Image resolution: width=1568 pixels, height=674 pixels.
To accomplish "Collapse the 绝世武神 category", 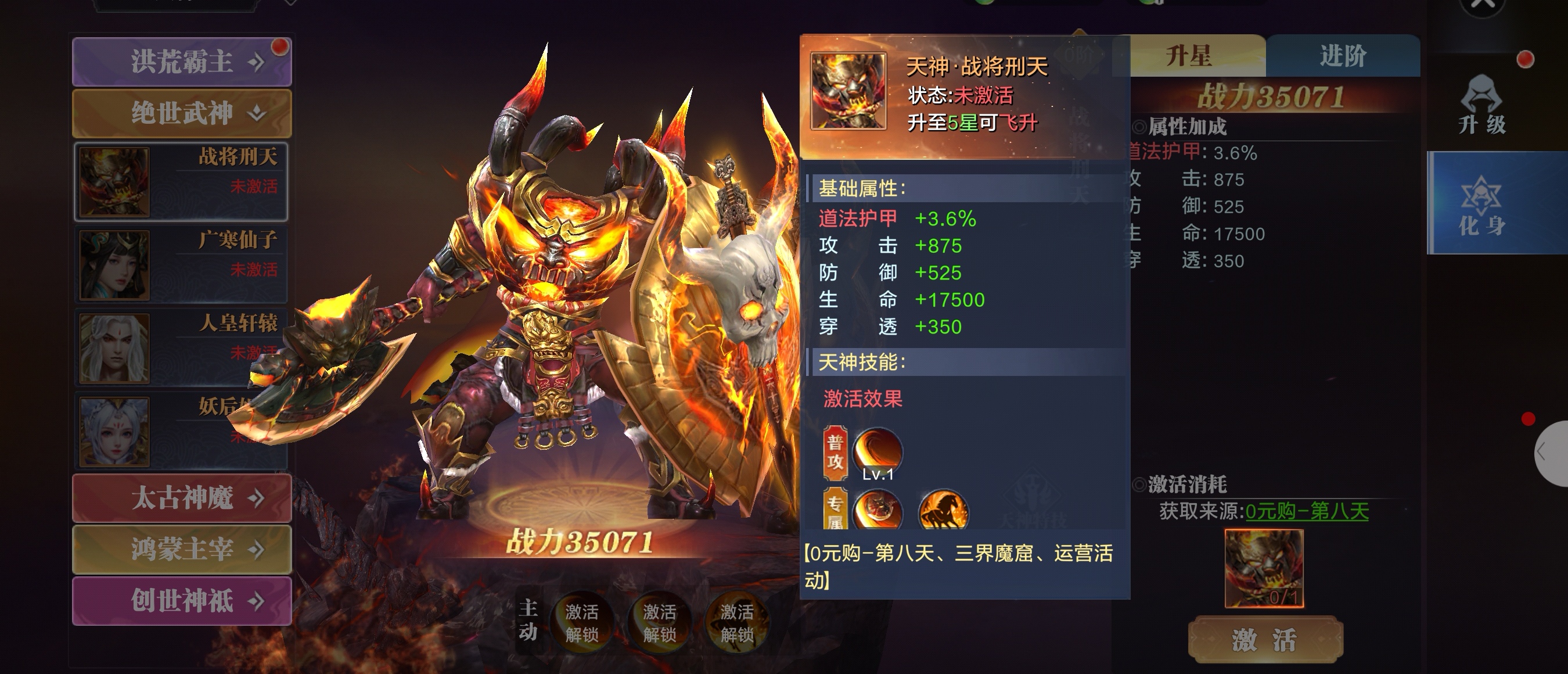I will [181, 113].
